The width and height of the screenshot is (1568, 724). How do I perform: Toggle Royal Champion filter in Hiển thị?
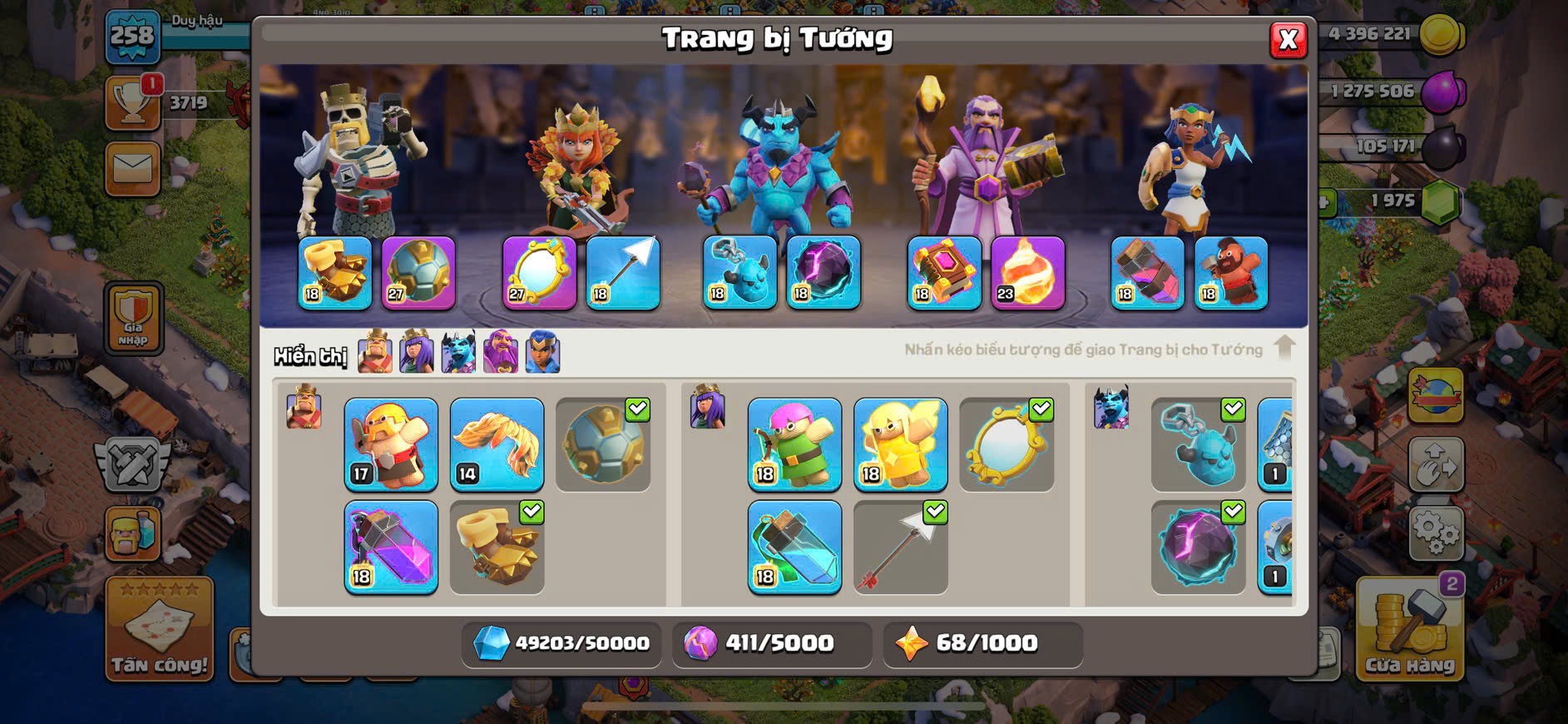tap(542, 352)
